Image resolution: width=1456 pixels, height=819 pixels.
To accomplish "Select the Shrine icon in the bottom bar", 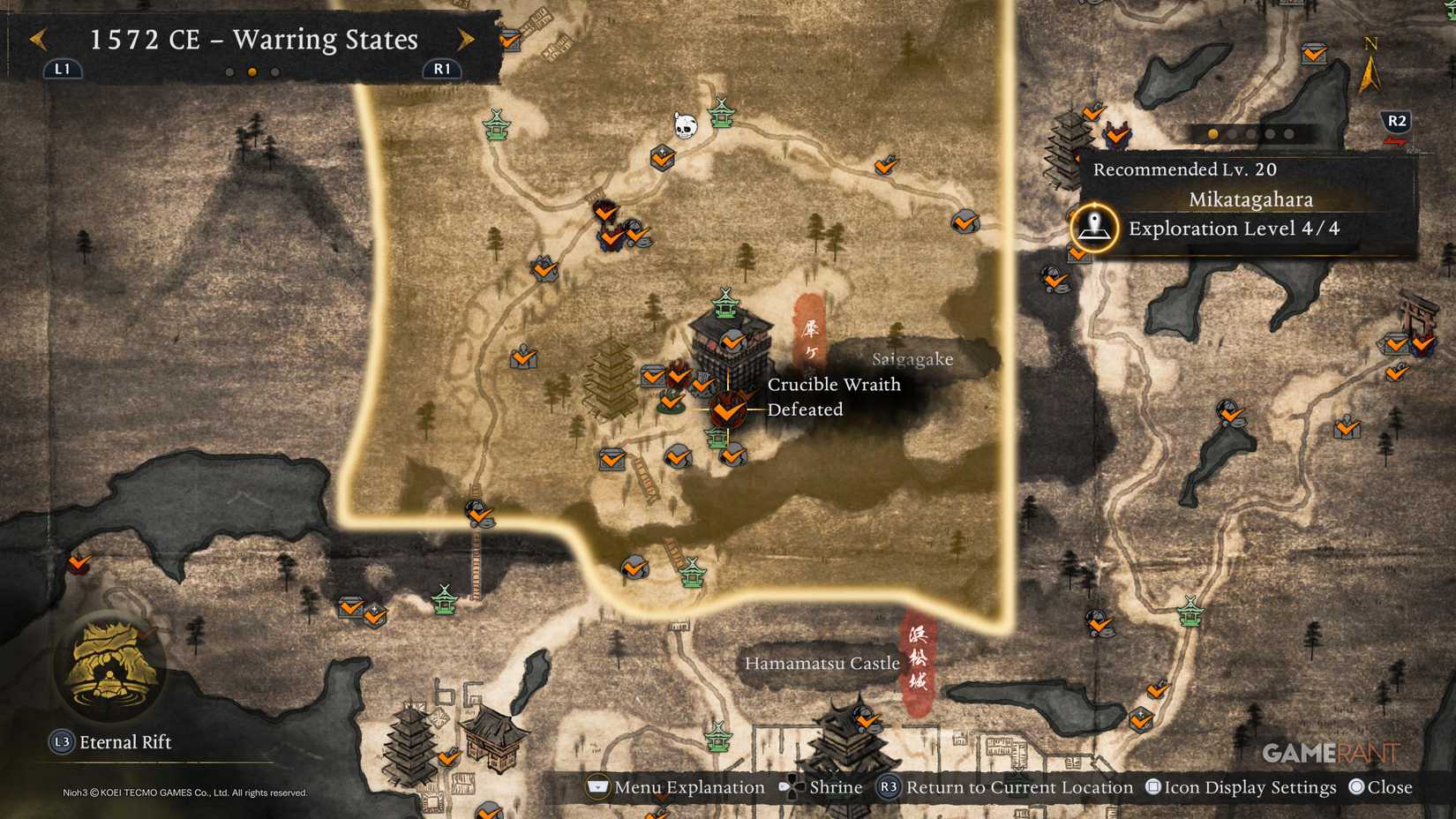I will click(x=835, y=786).
